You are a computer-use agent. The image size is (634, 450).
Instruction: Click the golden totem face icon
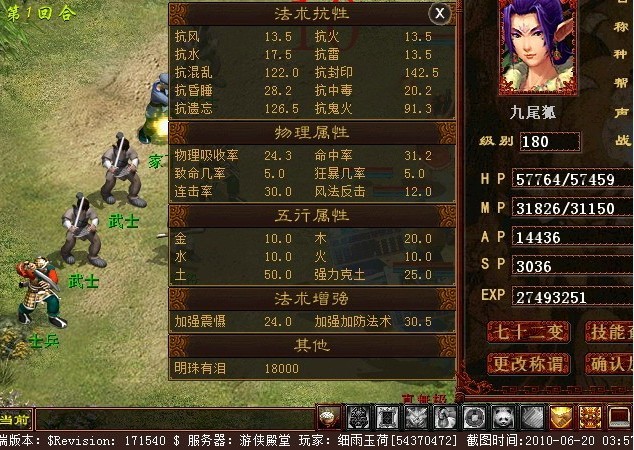click(x=590, y=416)
